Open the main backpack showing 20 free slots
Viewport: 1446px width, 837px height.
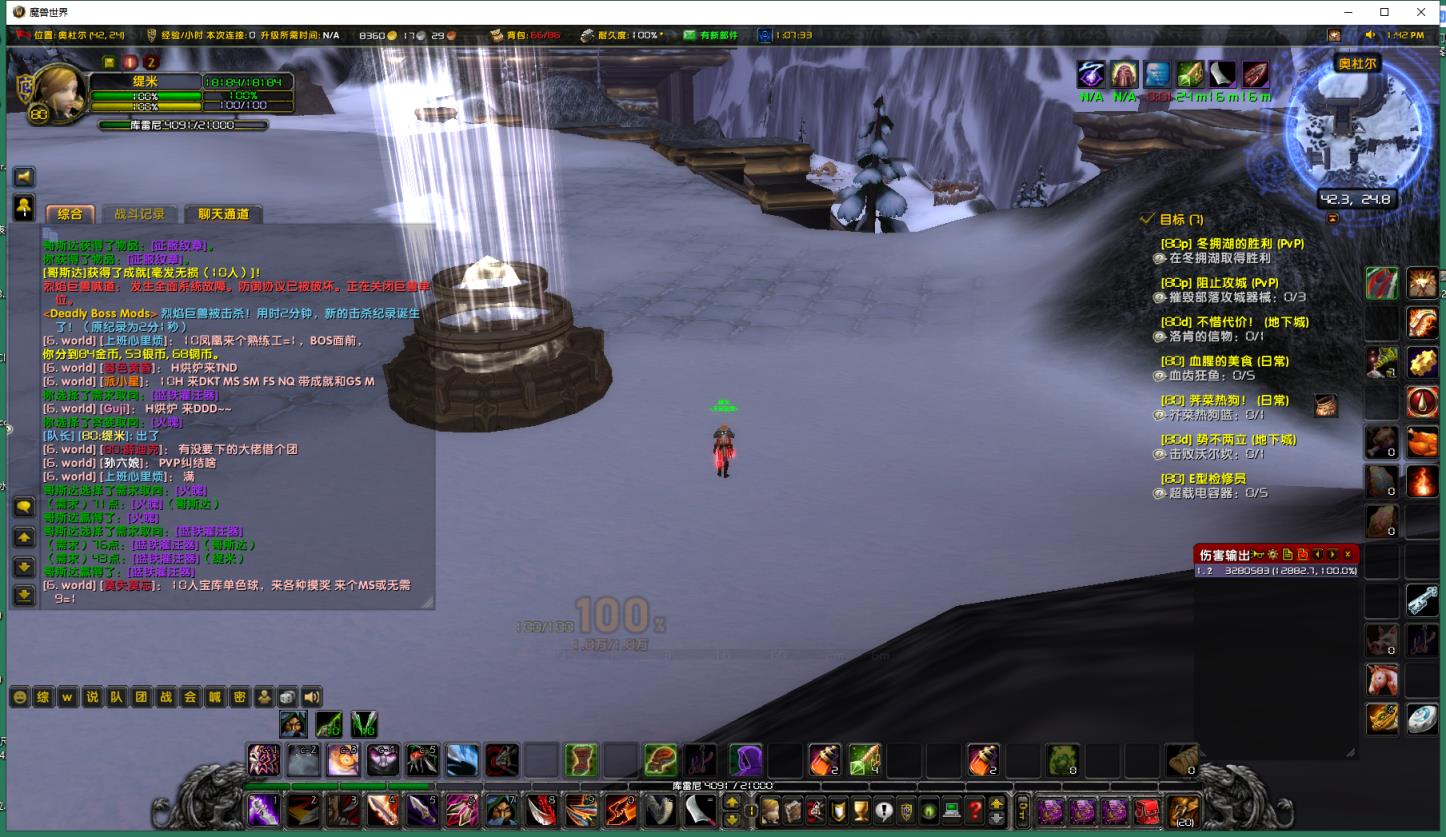pyautogui.click(x=1183, y=811)
